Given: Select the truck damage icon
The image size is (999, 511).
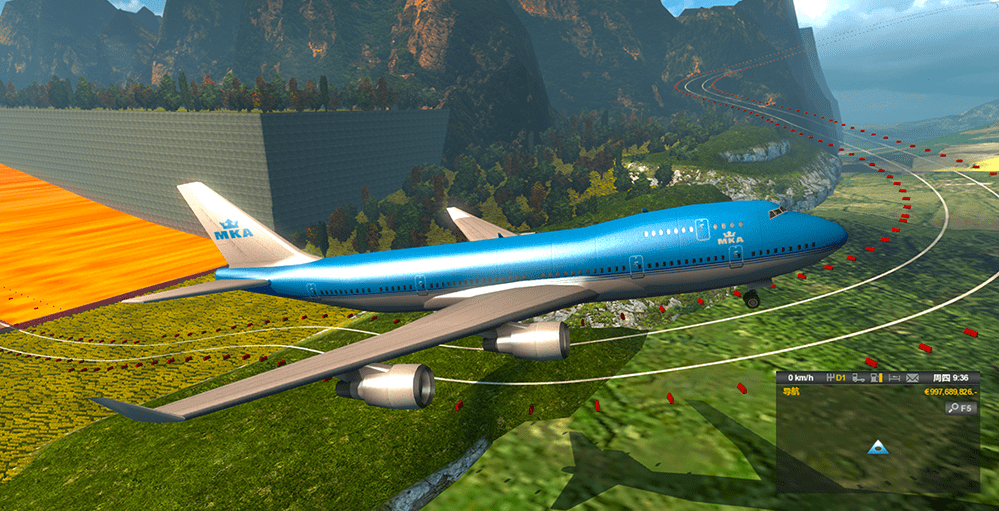Looking at the screenshot, I should click(858, 378).
